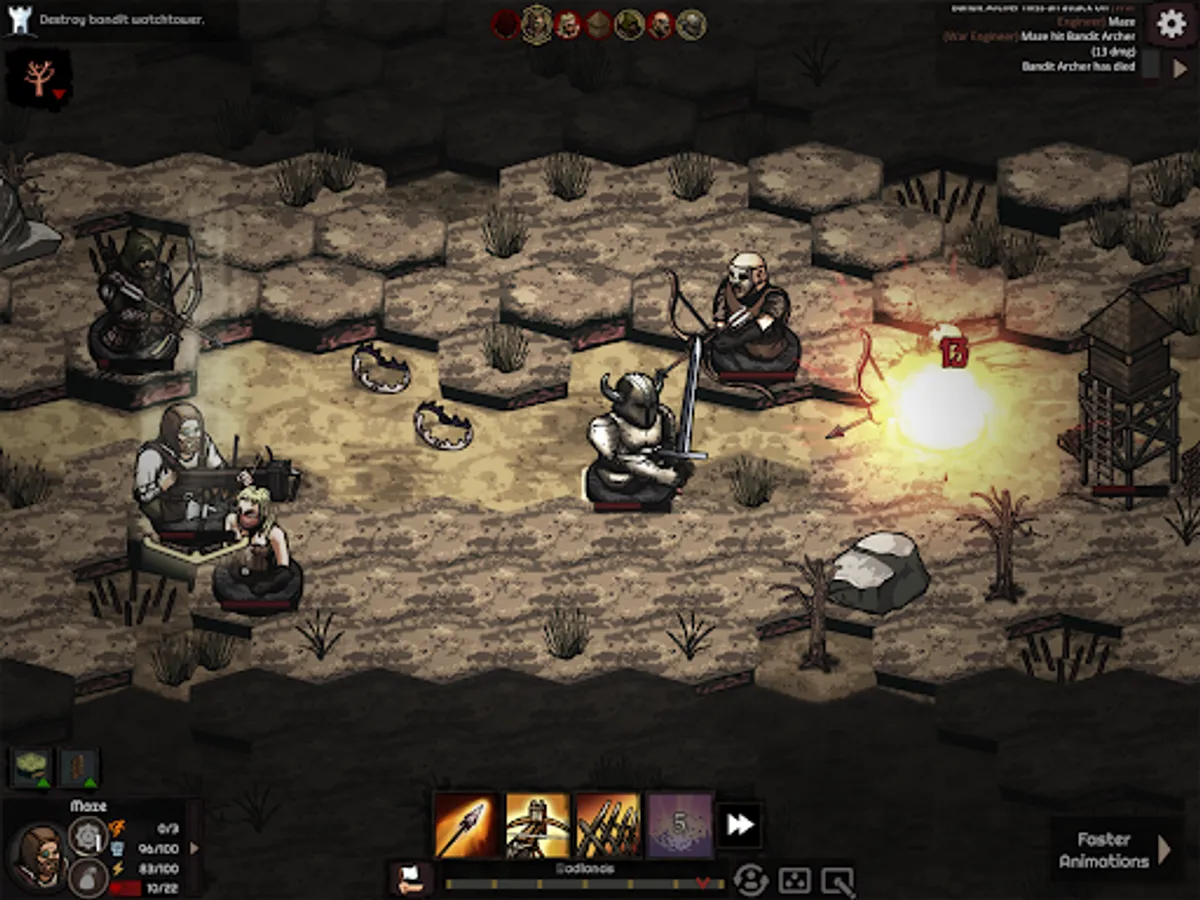The width and height of the screenshot is (1200, 900).
Task: Click the white flag surrender button
Action: click(410, 879)
